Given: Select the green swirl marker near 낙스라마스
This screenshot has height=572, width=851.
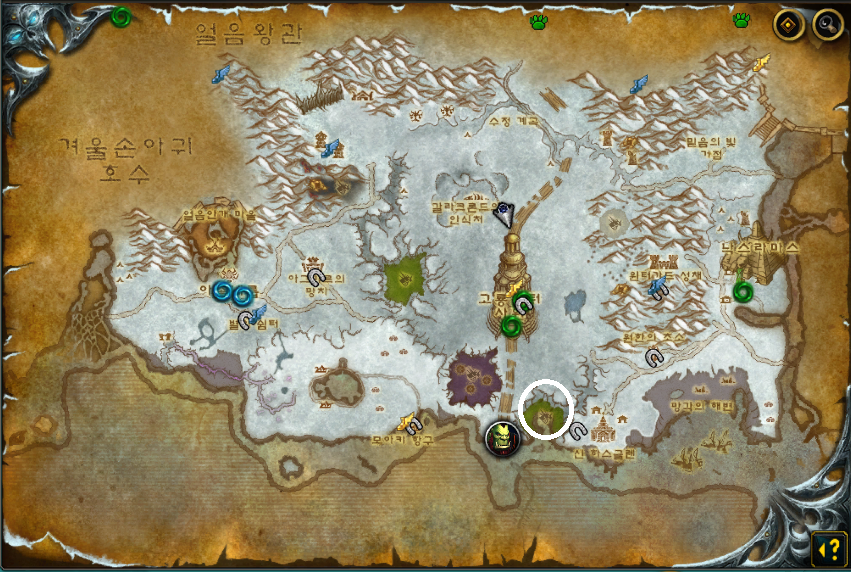Looking at the screenshot, I should pyautogui.click(x=742, y=291).
